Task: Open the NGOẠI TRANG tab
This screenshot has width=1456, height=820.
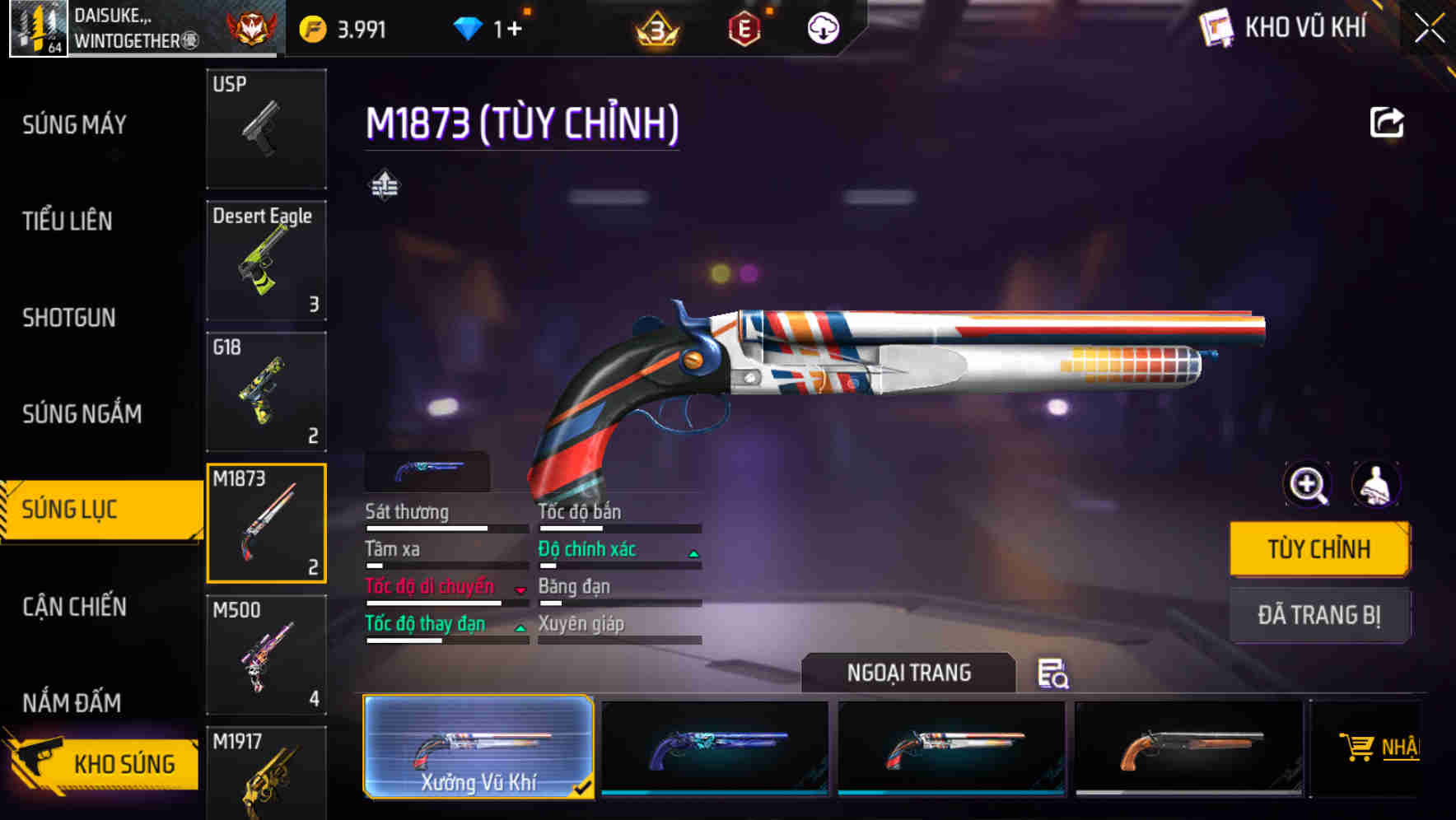Action: (x=908, y=673)
